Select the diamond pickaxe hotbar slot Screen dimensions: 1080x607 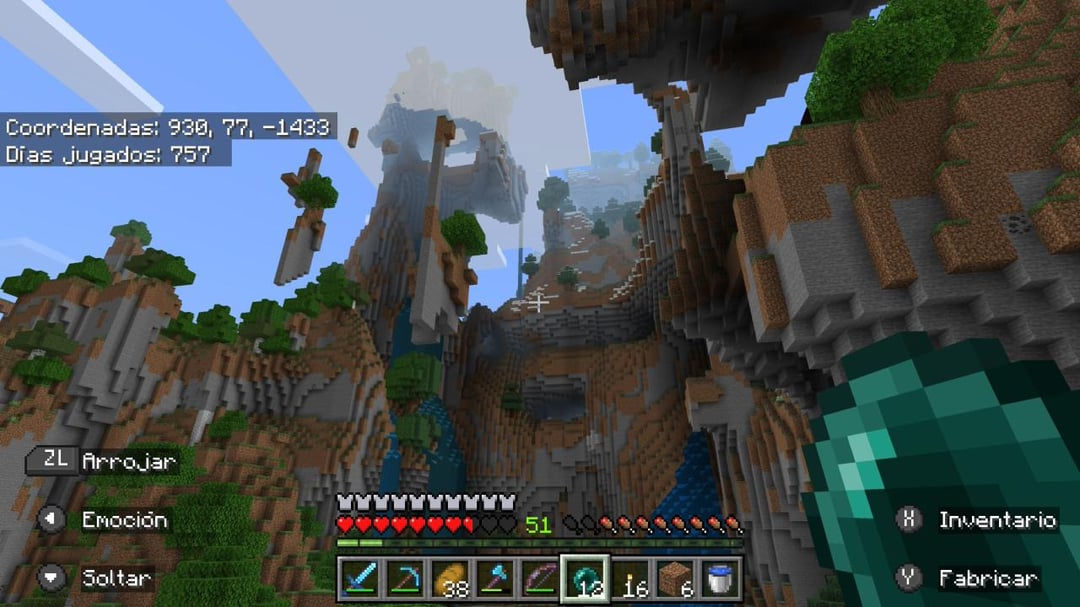pos(404,578)
